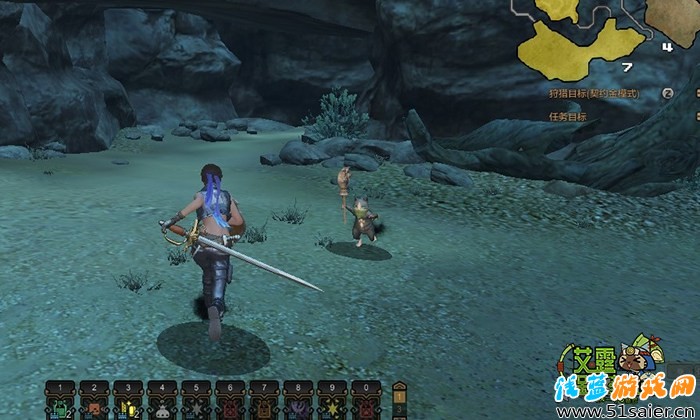Activate the purple item in hotbar slot 8

point(298,407)
